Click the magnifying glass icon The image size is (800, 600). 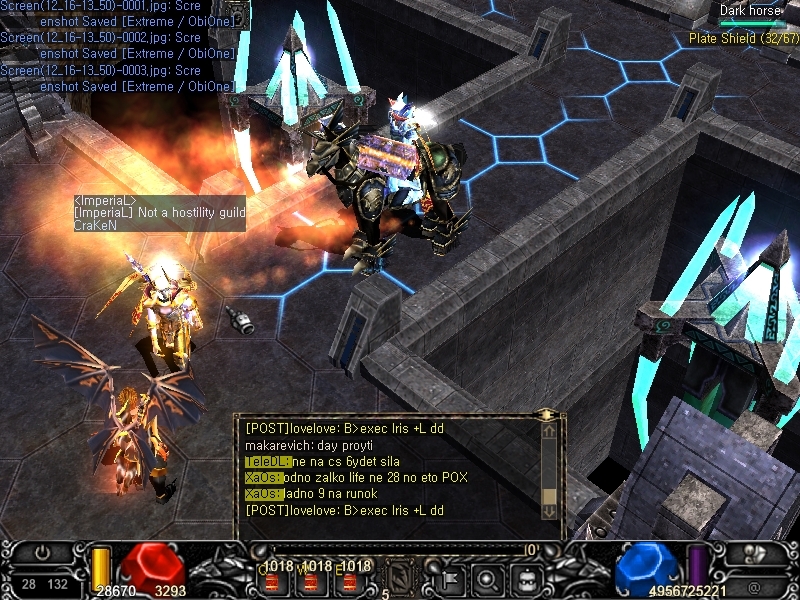pos(487,577)
